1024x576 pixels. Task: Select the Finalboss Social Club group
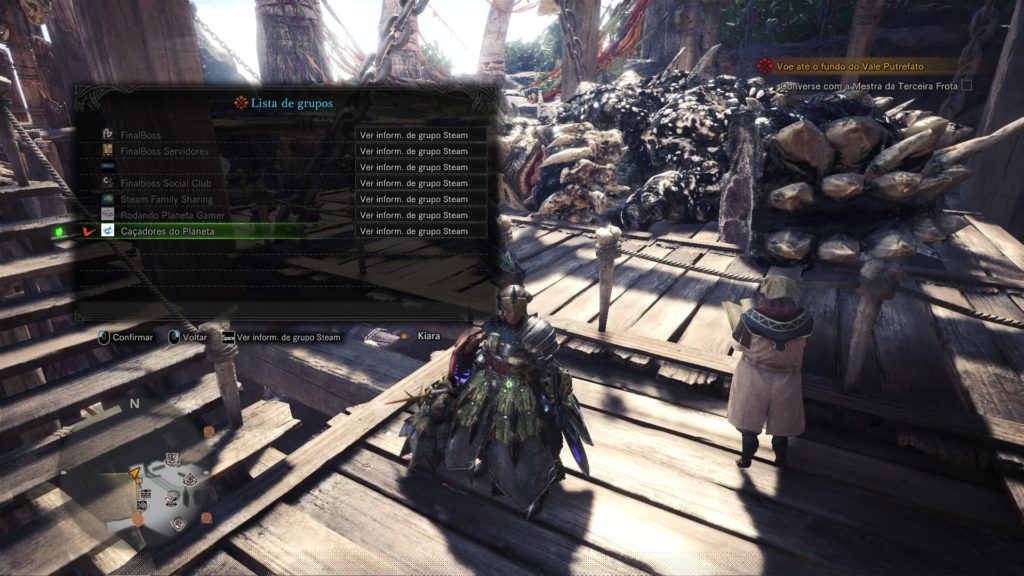[167, 183]
